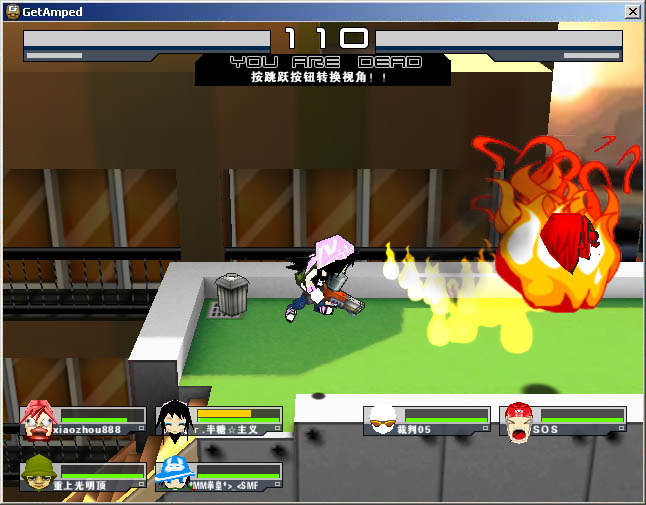Select player xiaozhou888's portrait
The width and height of the screenshot is (646, 505).
[x=38, y=420]
